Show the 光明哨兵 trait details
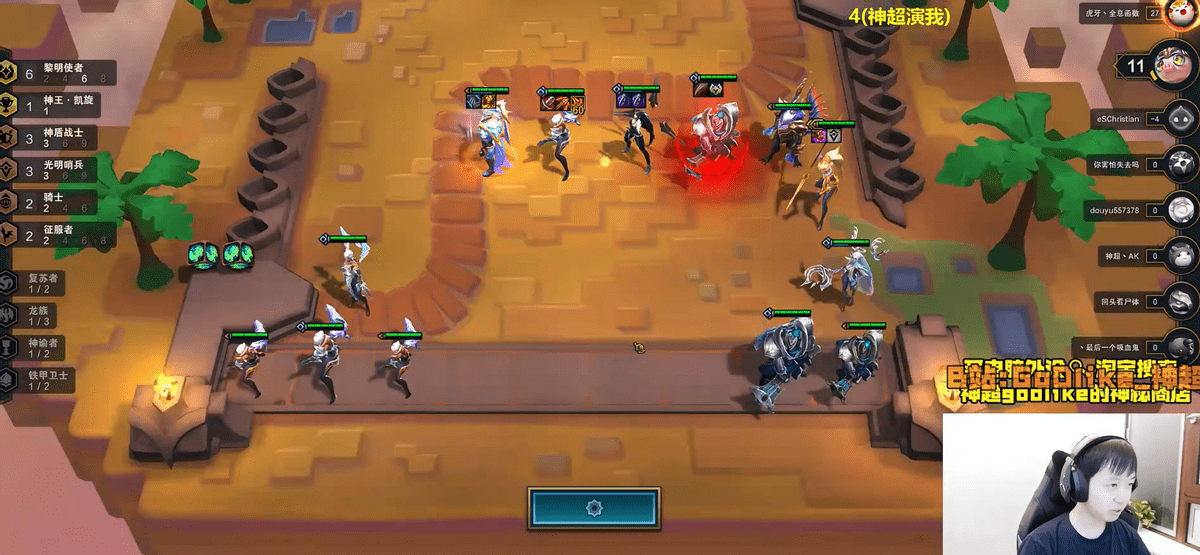Viewport: 1200px width, 555px height. pyautogui.click(x=60, y=169)
